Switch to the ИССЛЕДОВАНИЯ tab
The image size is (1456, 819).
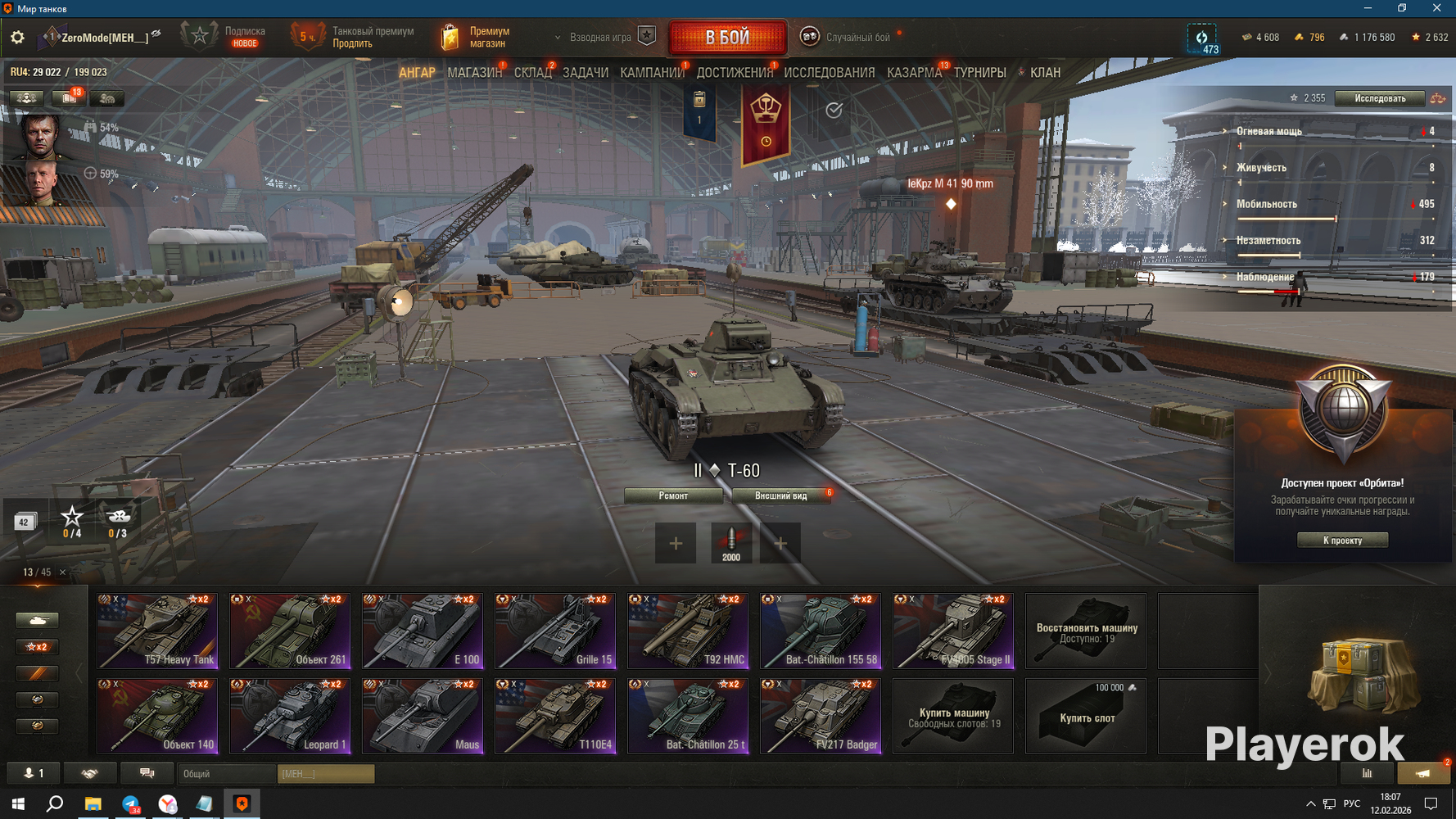(x=829, y=73)
